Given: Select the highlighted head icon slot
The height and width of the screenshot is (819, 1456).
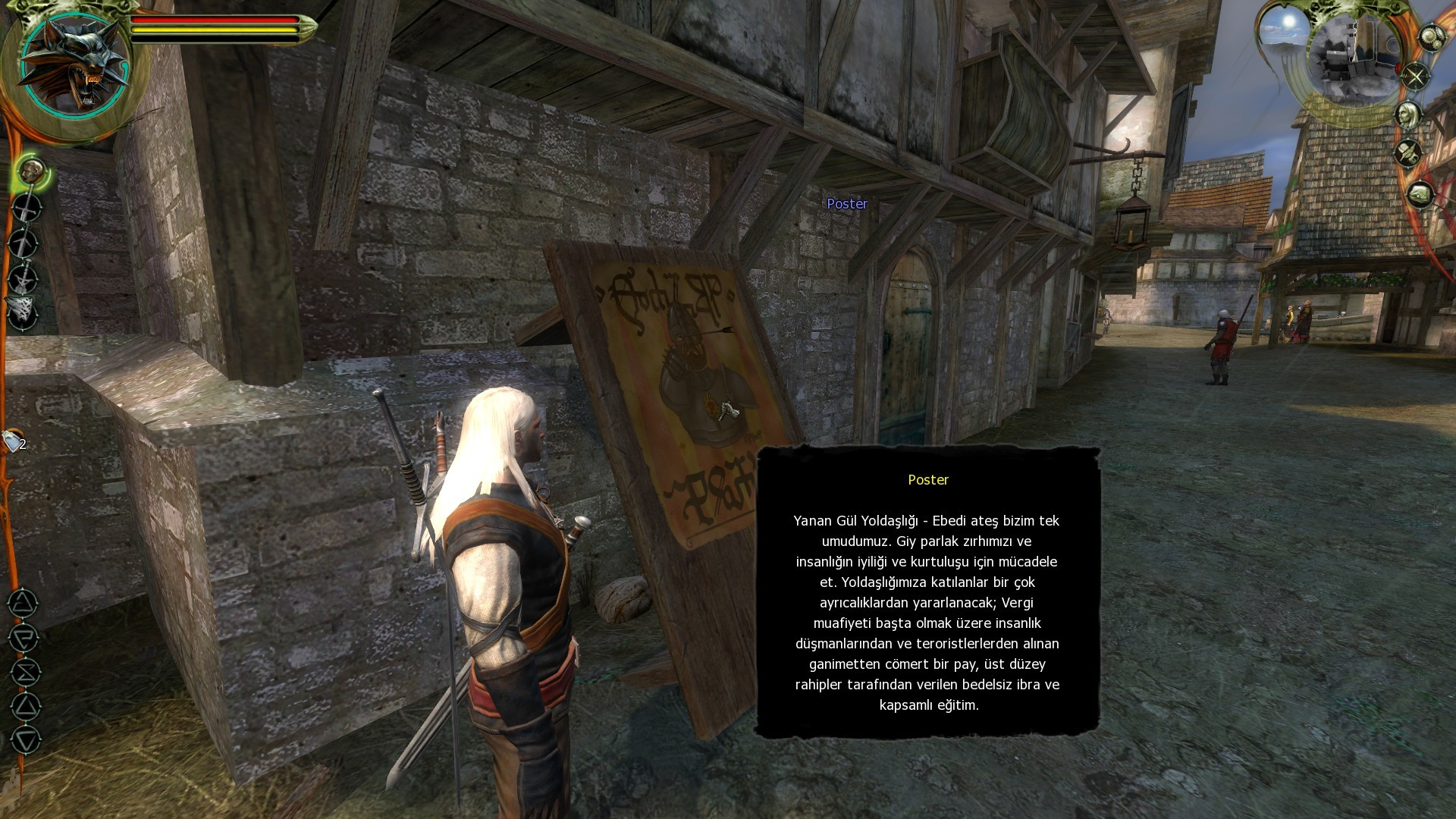Looking at the screenshot, I should tap(31, 171).
